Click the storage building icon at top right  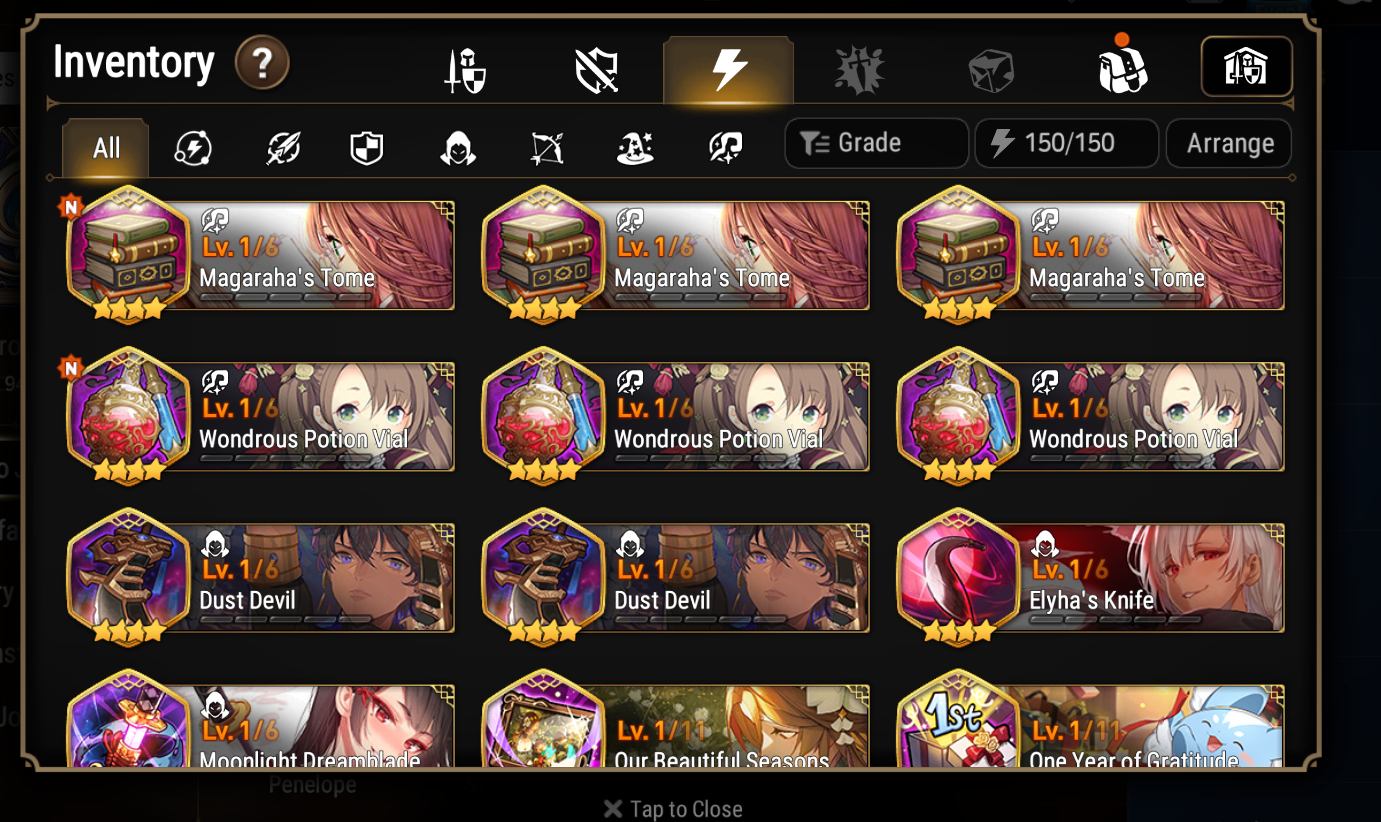pos(1247,67)
